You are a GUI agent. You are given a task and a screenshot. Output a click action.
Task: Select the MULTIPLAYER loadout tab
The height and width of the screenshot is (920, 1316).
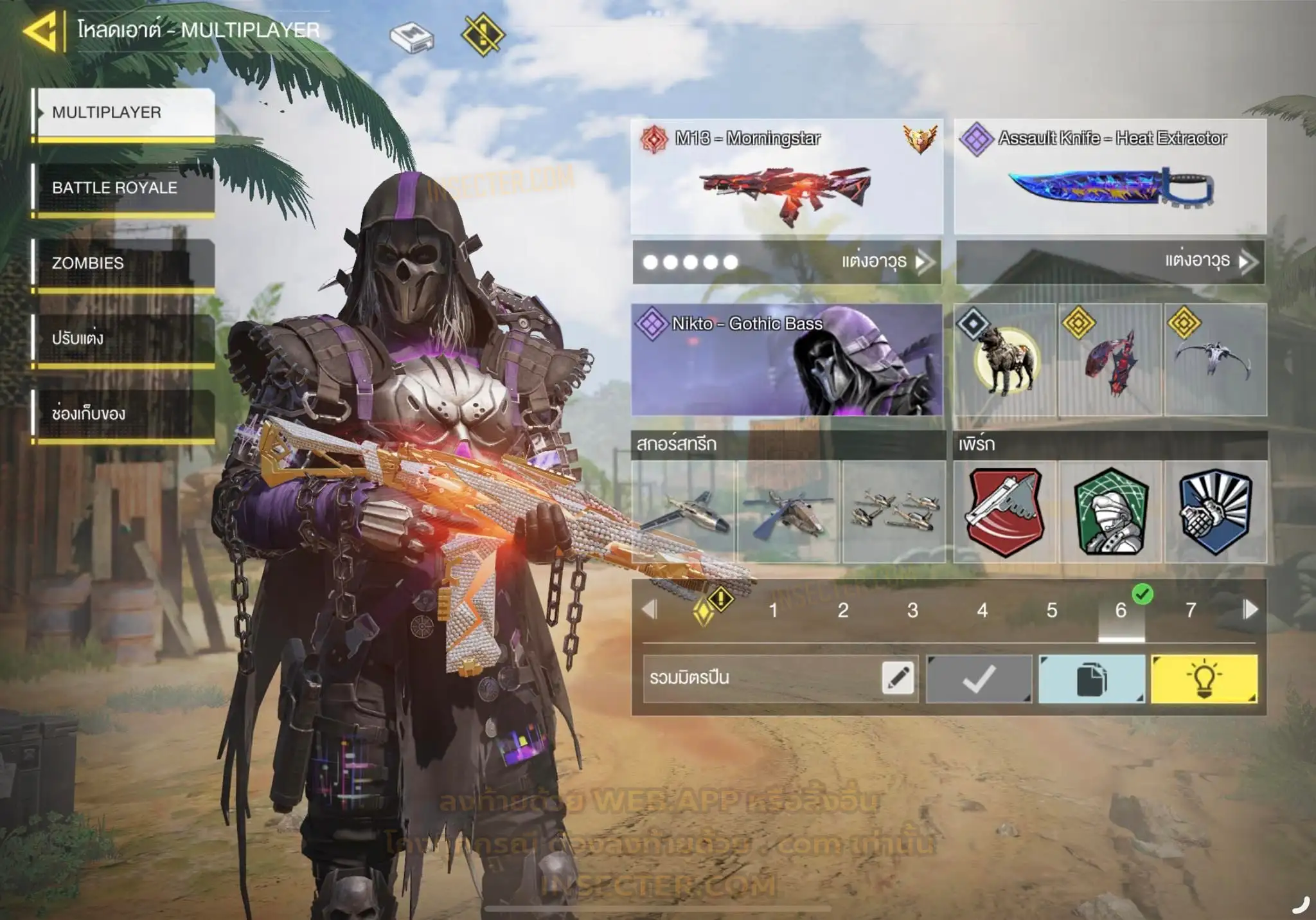[125, 113]
